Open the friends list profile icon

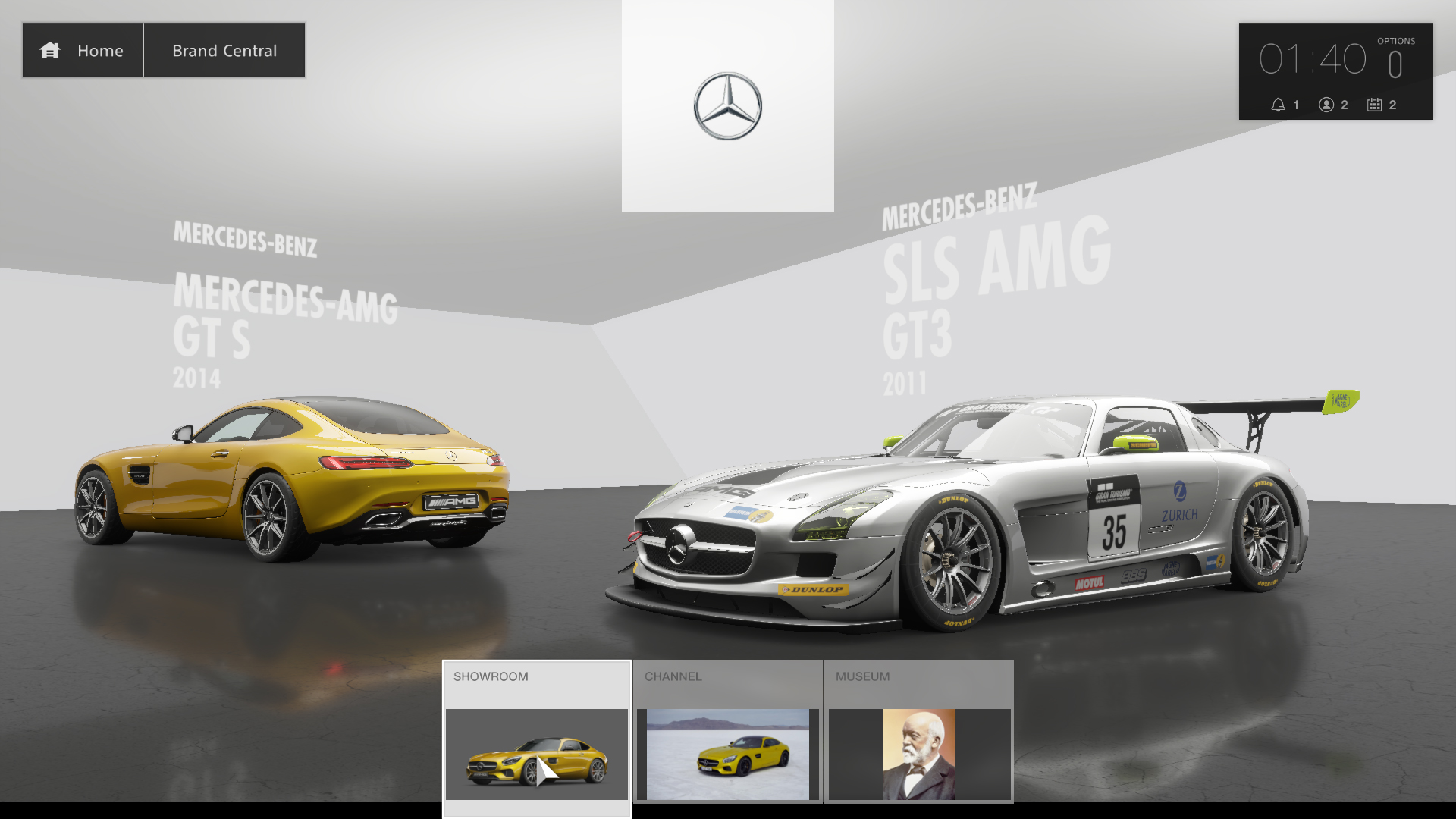coord(1326,105)
